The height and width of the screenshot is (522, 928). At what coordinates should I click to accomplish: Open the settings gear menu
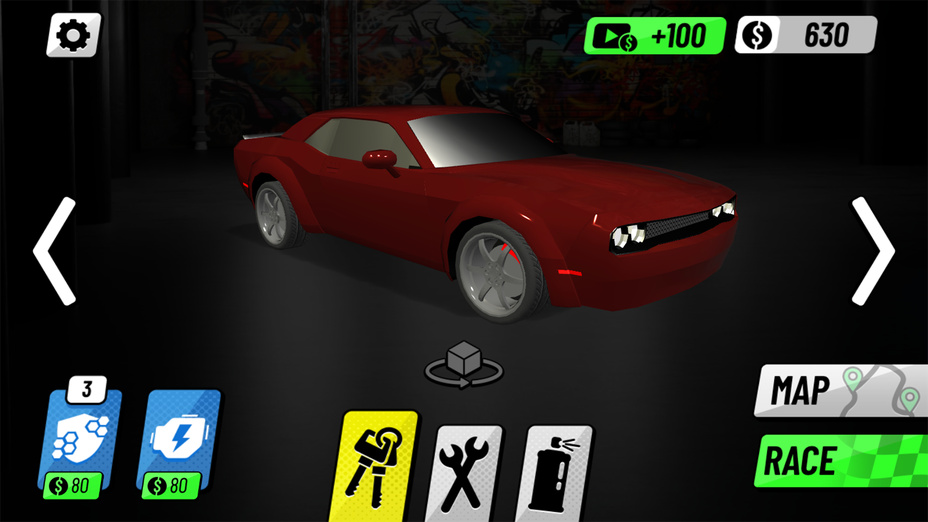tap(73, 36)
